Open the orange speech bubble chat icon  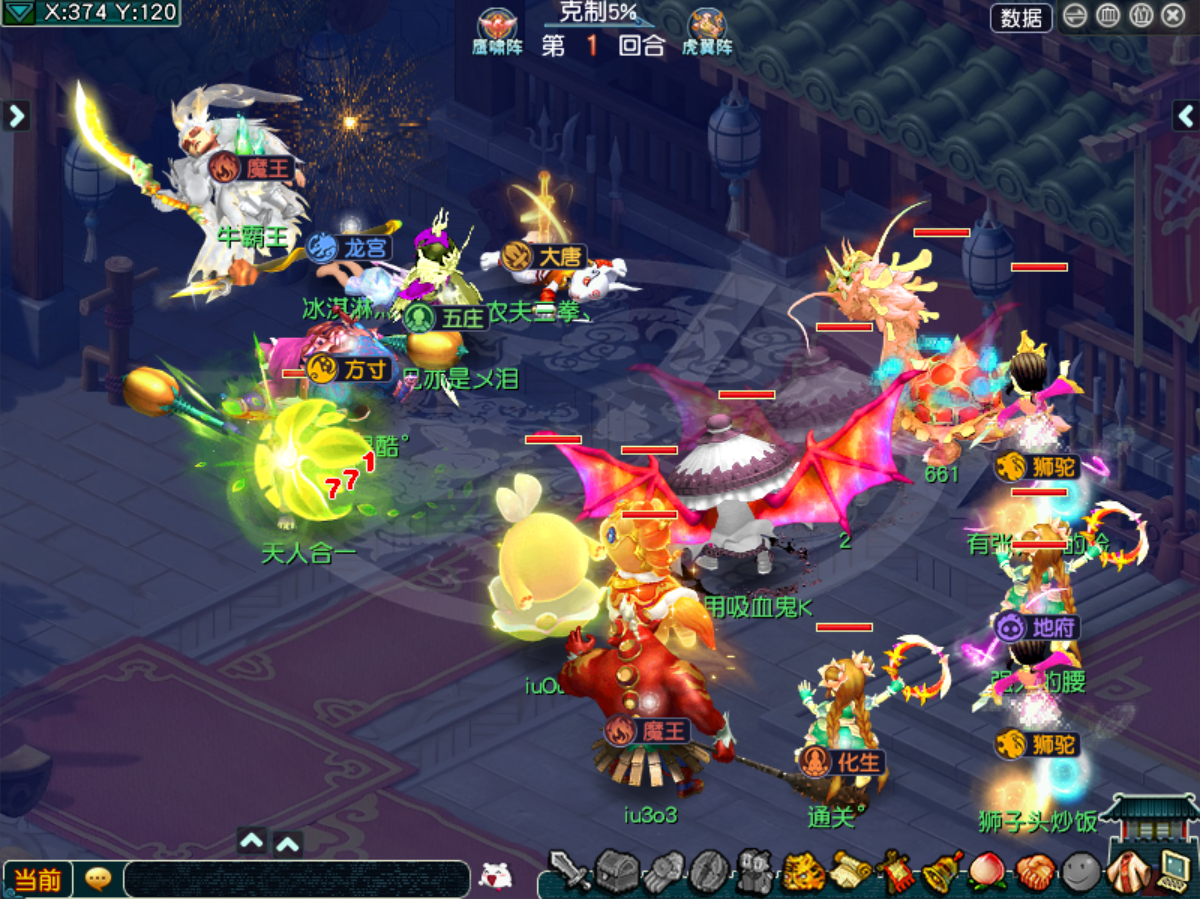coord(98,879)
